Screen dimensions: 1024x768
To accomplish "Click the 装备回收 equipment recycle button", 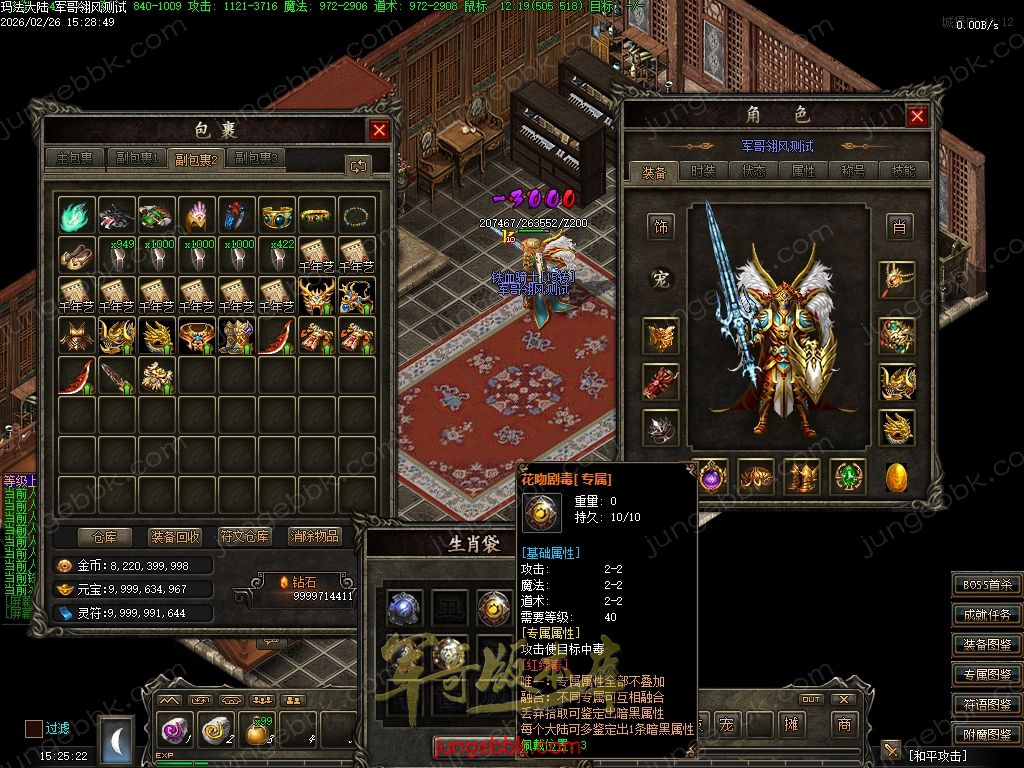I will point(175,537).
